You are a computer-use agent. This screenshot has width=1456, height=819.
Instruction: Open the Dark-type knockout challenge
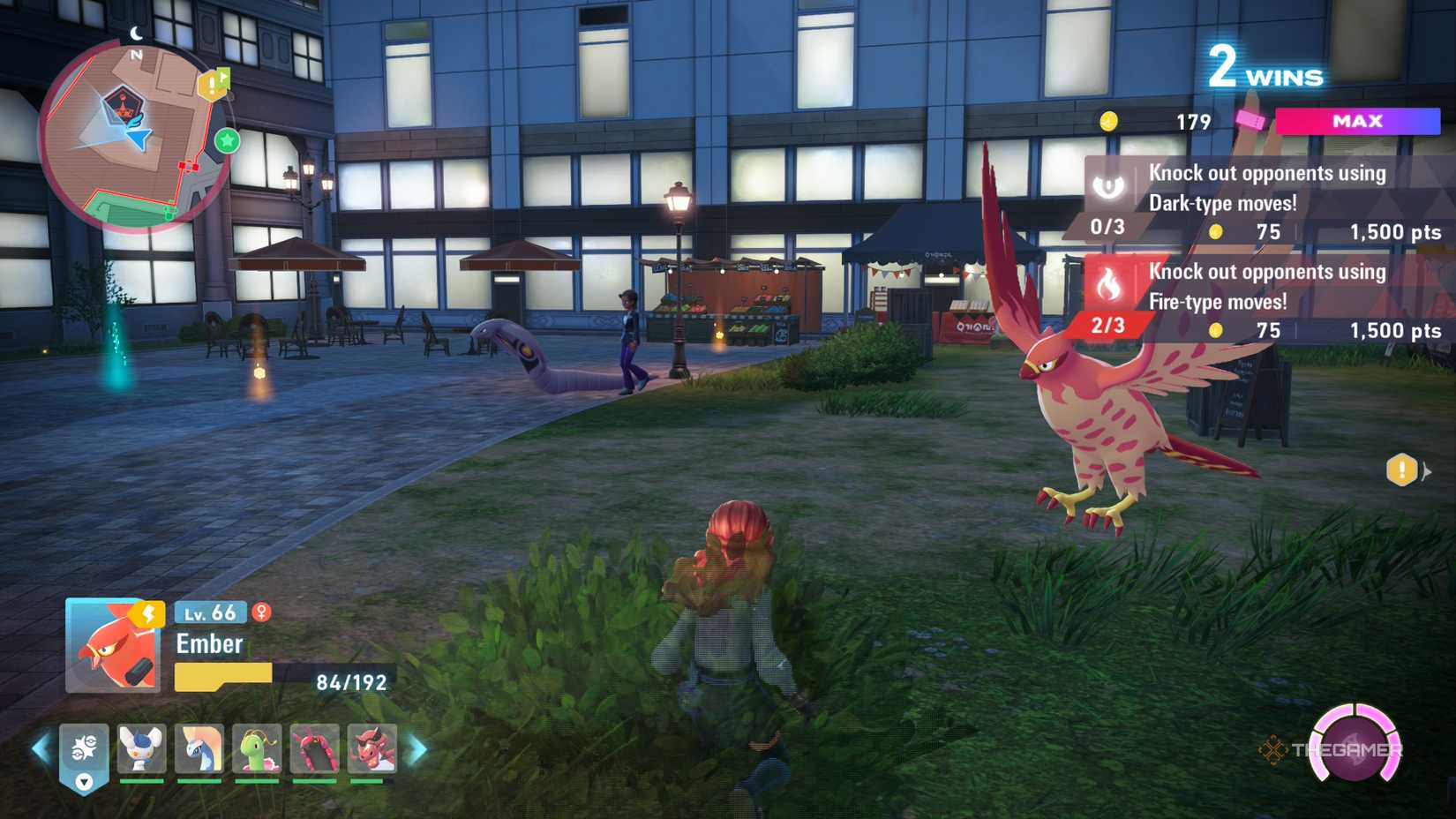coord(1267,201)
